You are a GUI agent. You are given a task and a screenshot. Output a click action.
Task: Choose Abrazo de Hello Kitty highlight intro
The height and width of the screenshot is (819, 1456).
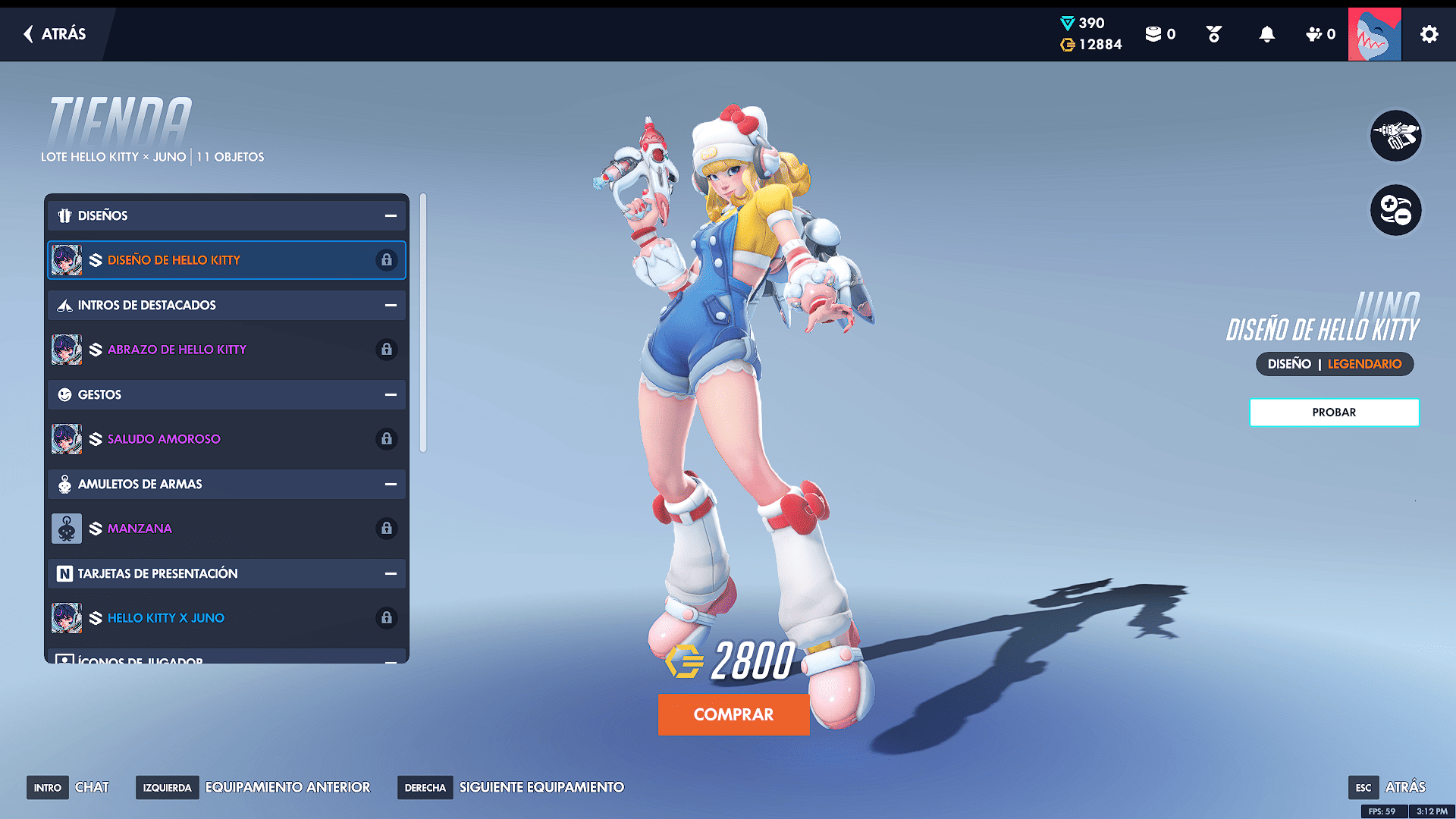click(226, 350)
